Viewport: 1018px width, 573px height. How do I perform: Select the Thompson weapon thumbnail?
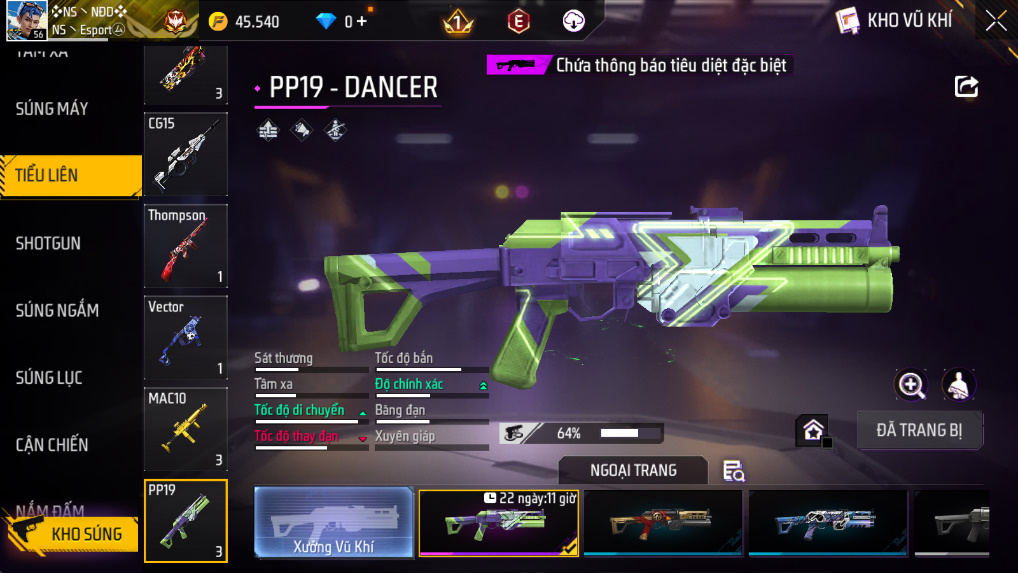pos(186,246)
